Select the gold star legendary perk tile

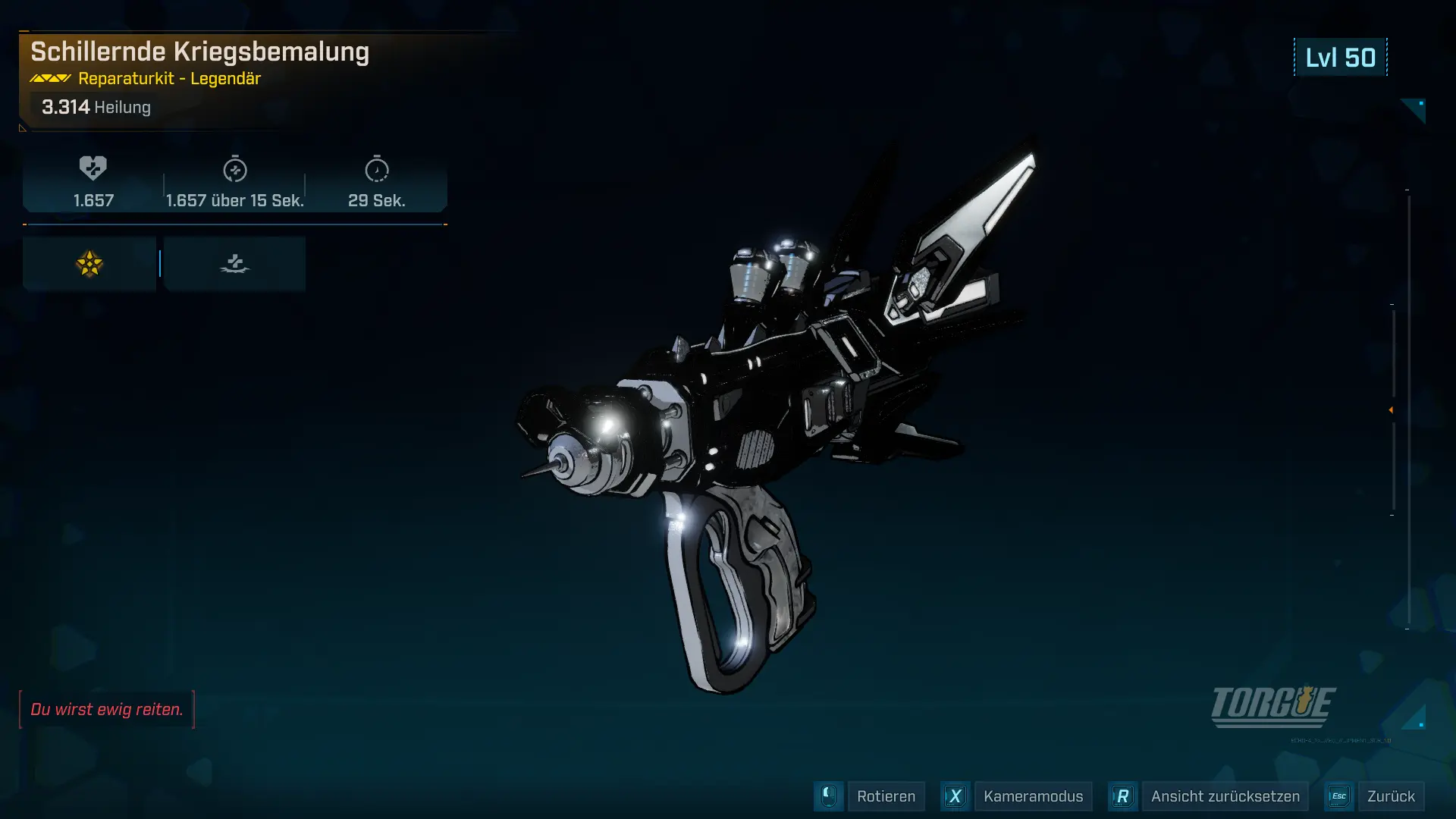(89, 264)
